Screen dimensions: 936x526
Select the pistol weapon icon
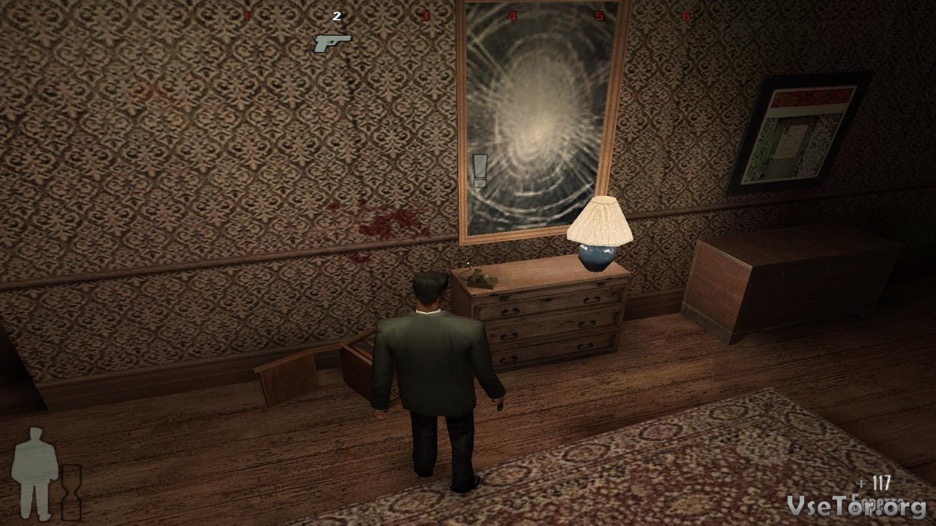coord(332,43)
